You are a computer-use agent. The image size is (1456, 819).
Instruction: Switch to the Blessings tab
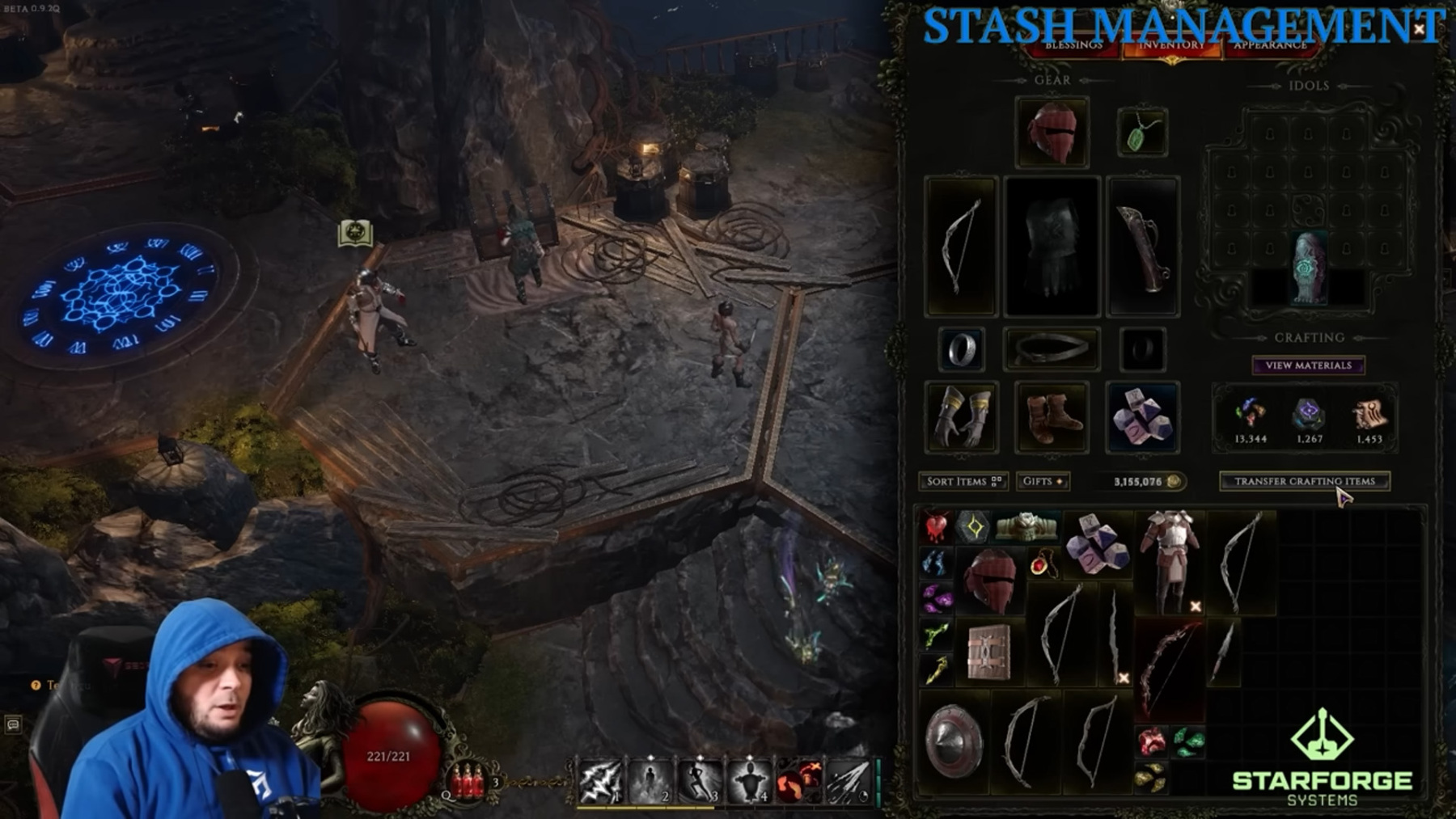click(1073, 45)
